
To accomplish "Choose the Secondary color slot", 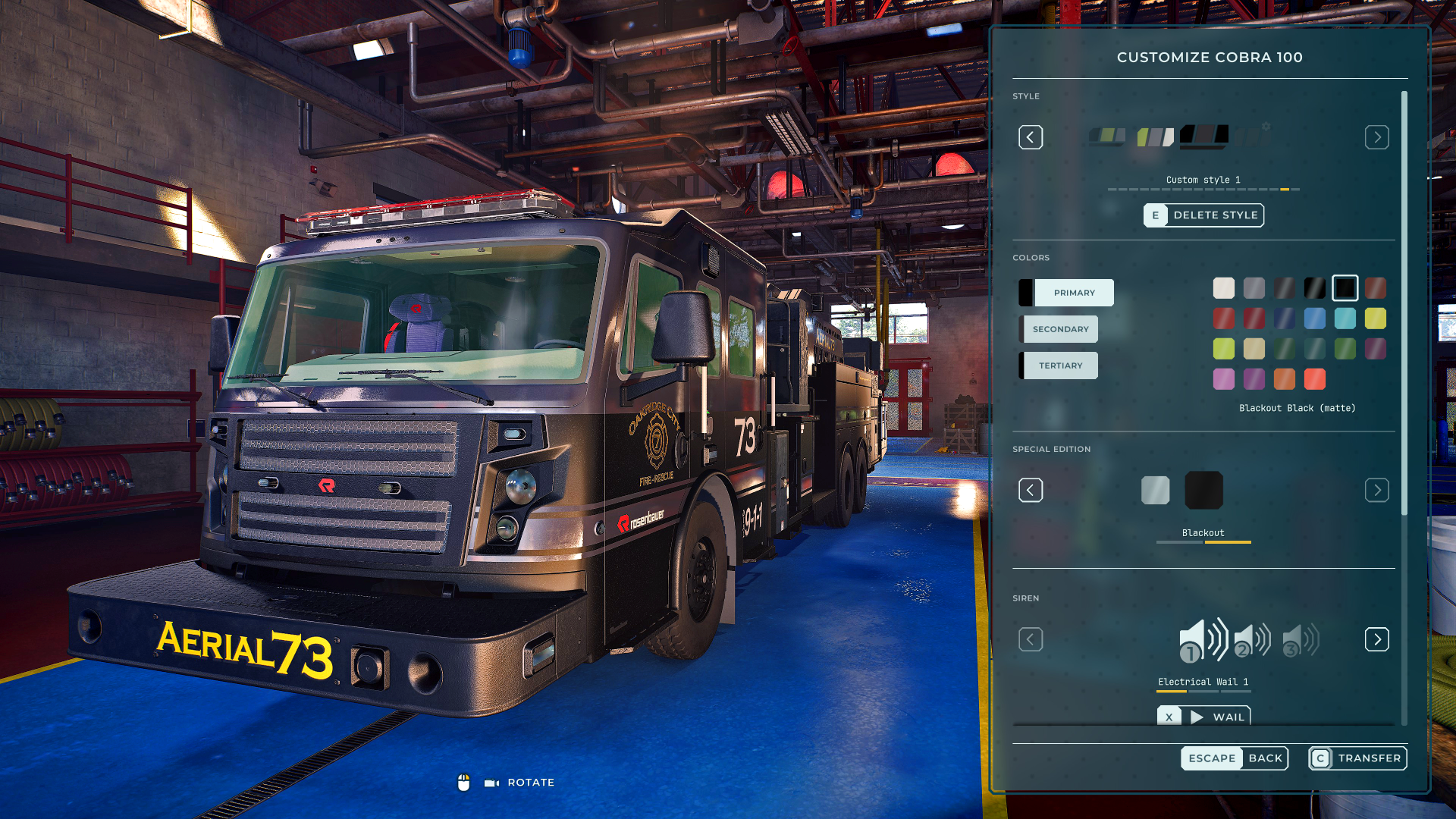I will (1059, 329).
